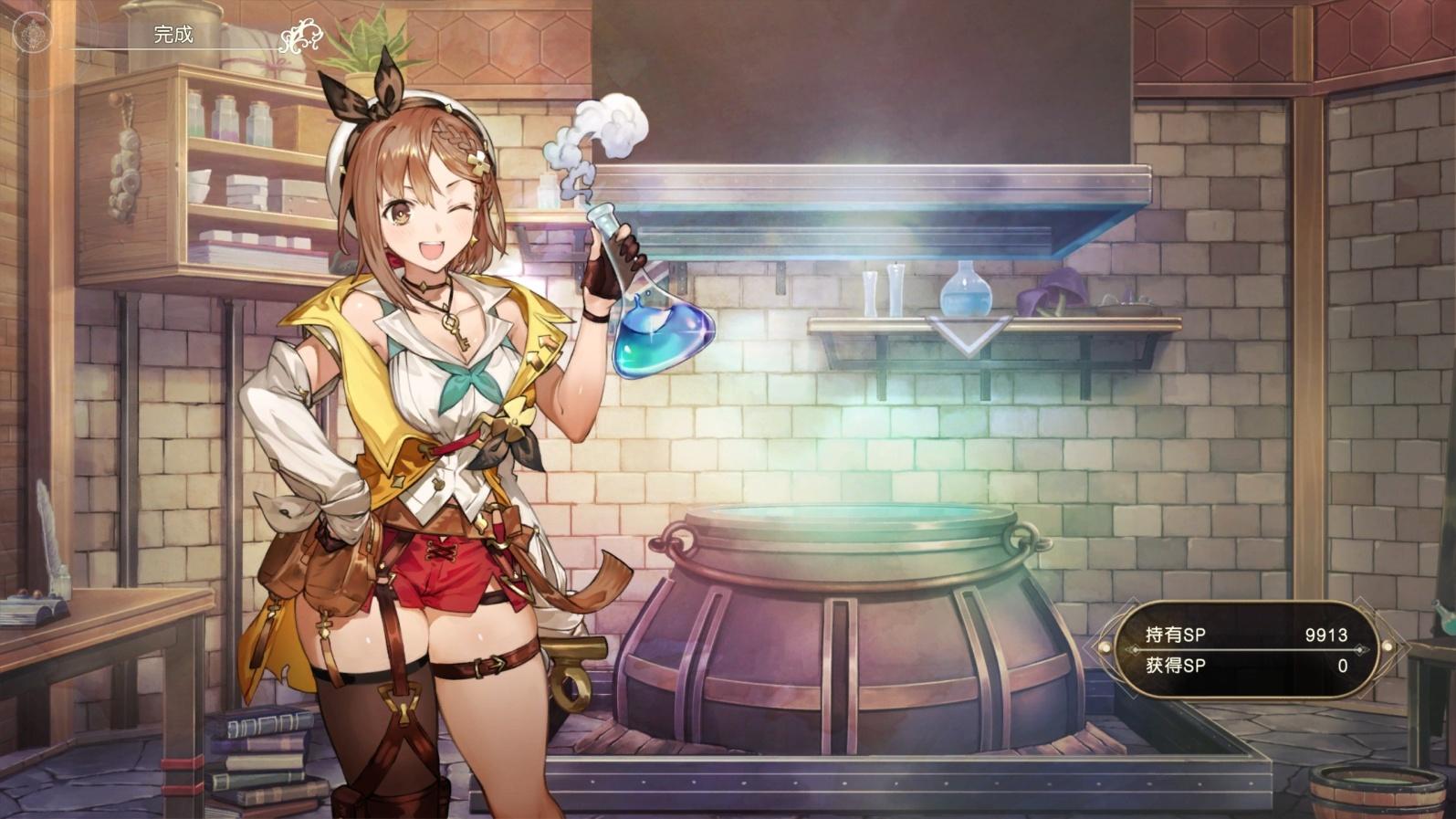Viewport: 1456px width, 819px height.
Task: Select the glowing blue flask Ryza holds
Action: (659, 338)
